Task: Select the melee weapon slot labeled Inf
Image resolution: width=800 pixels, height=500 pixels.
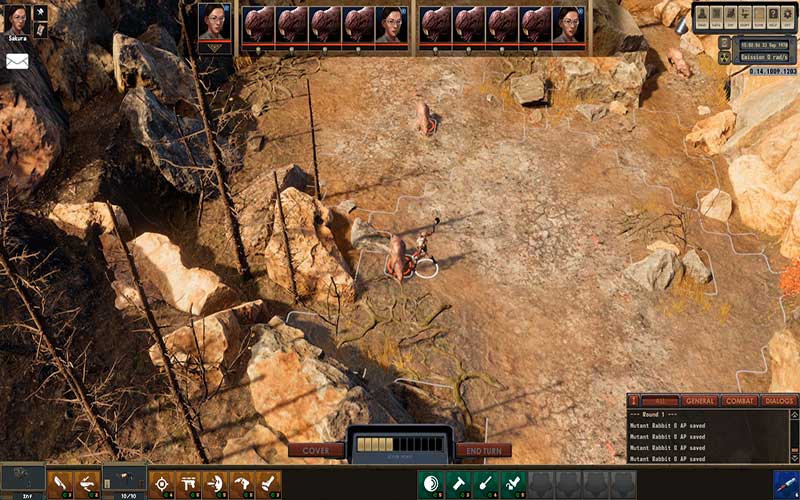Action: 22,480
